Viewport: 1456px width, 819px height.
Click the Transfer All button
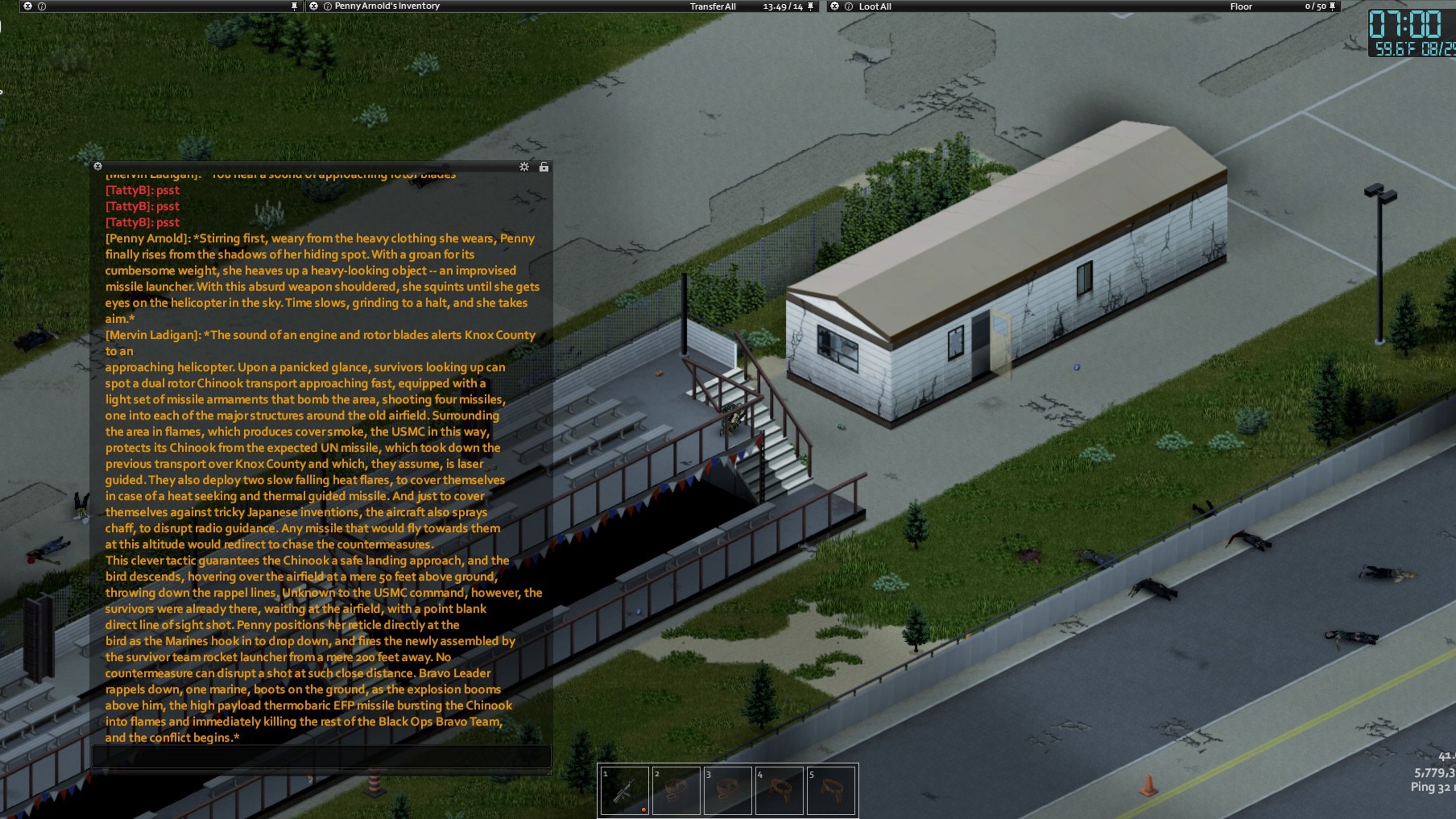tap(712, 7)
